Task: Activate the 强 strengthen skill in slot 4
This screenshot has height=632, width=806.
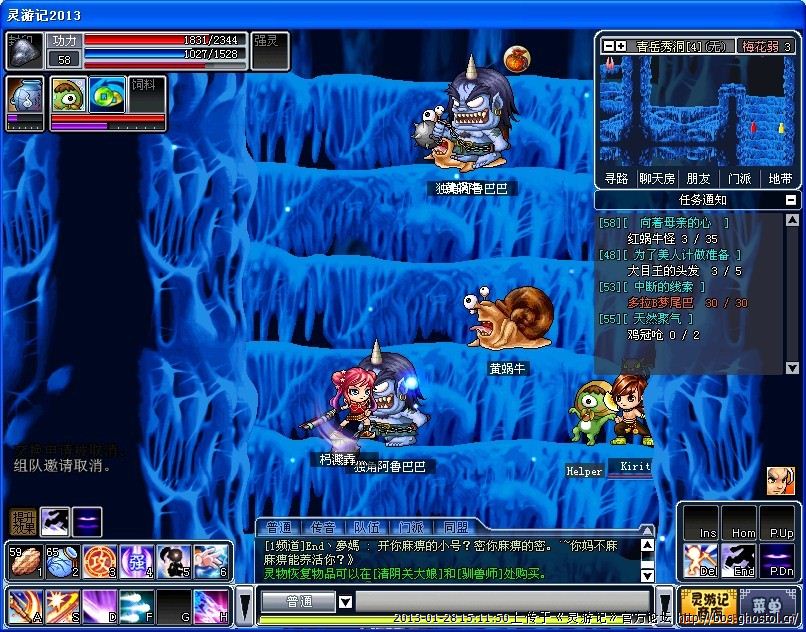Action: 136,561
